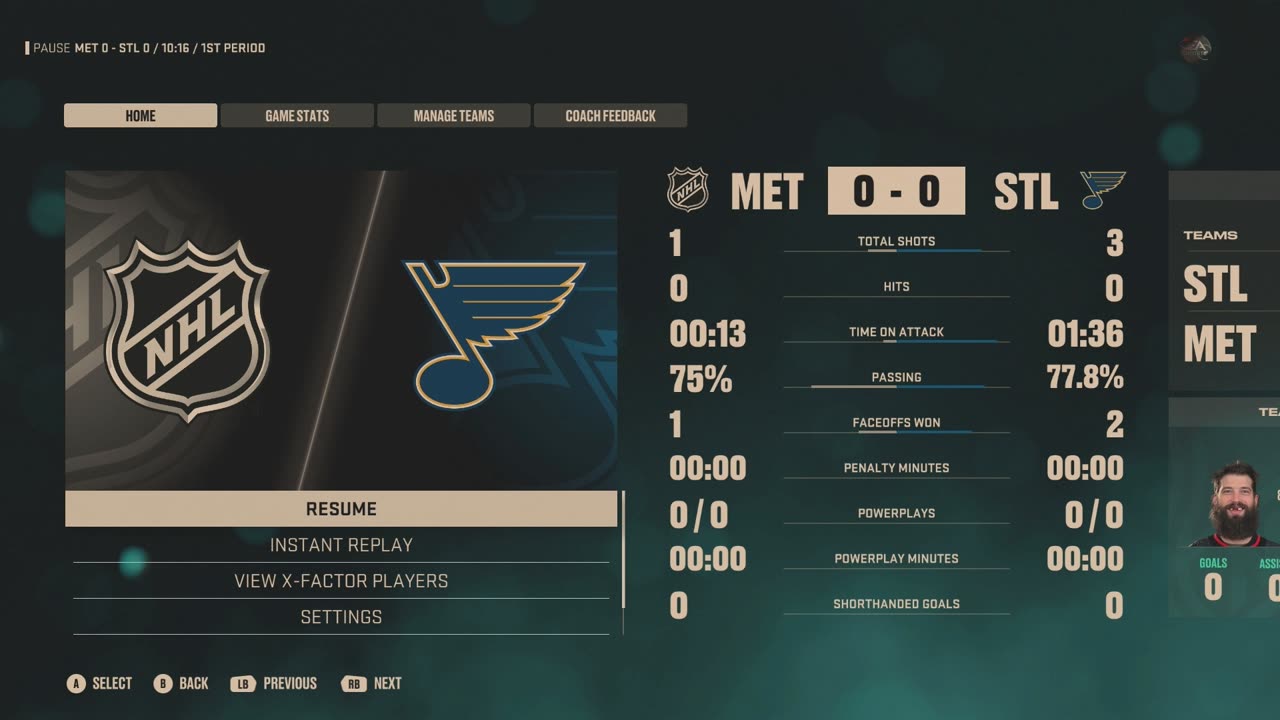Select the Manage Teams tab

click(x=453, y=116)
